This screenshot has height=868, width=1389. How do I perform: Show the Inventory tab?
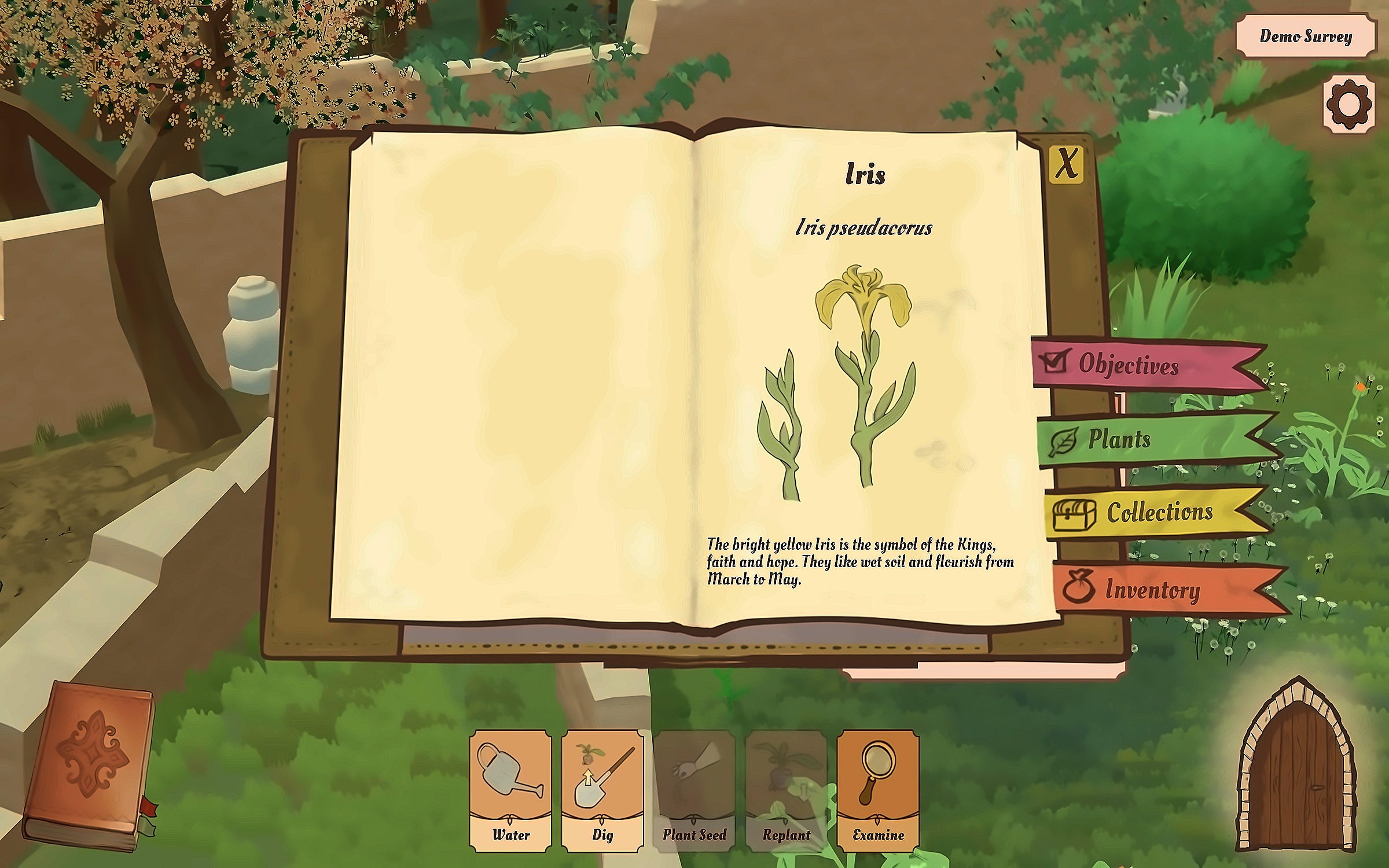1152,590
